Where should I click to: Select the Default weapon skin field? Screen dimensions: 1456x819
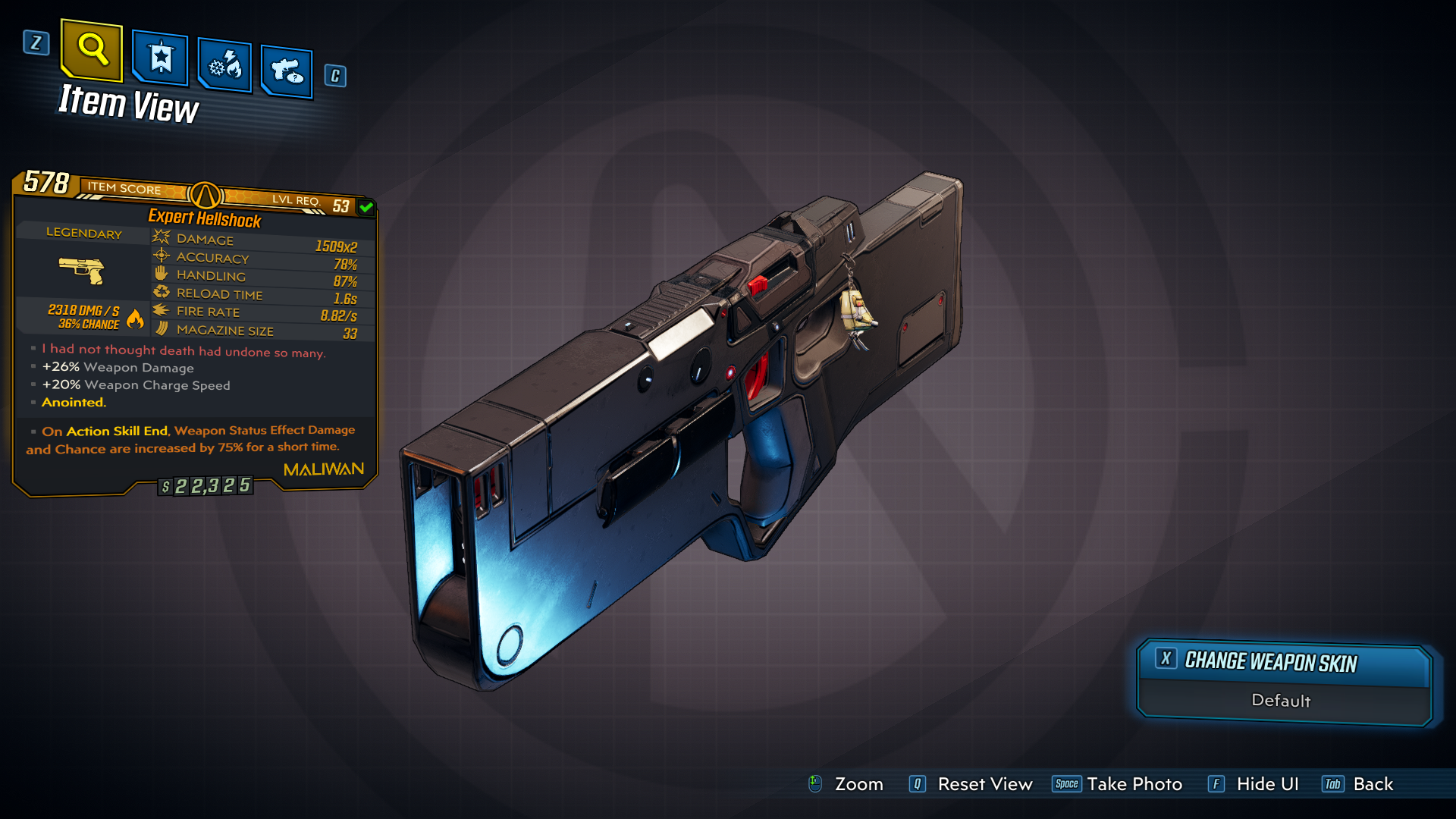point(1282,701)
